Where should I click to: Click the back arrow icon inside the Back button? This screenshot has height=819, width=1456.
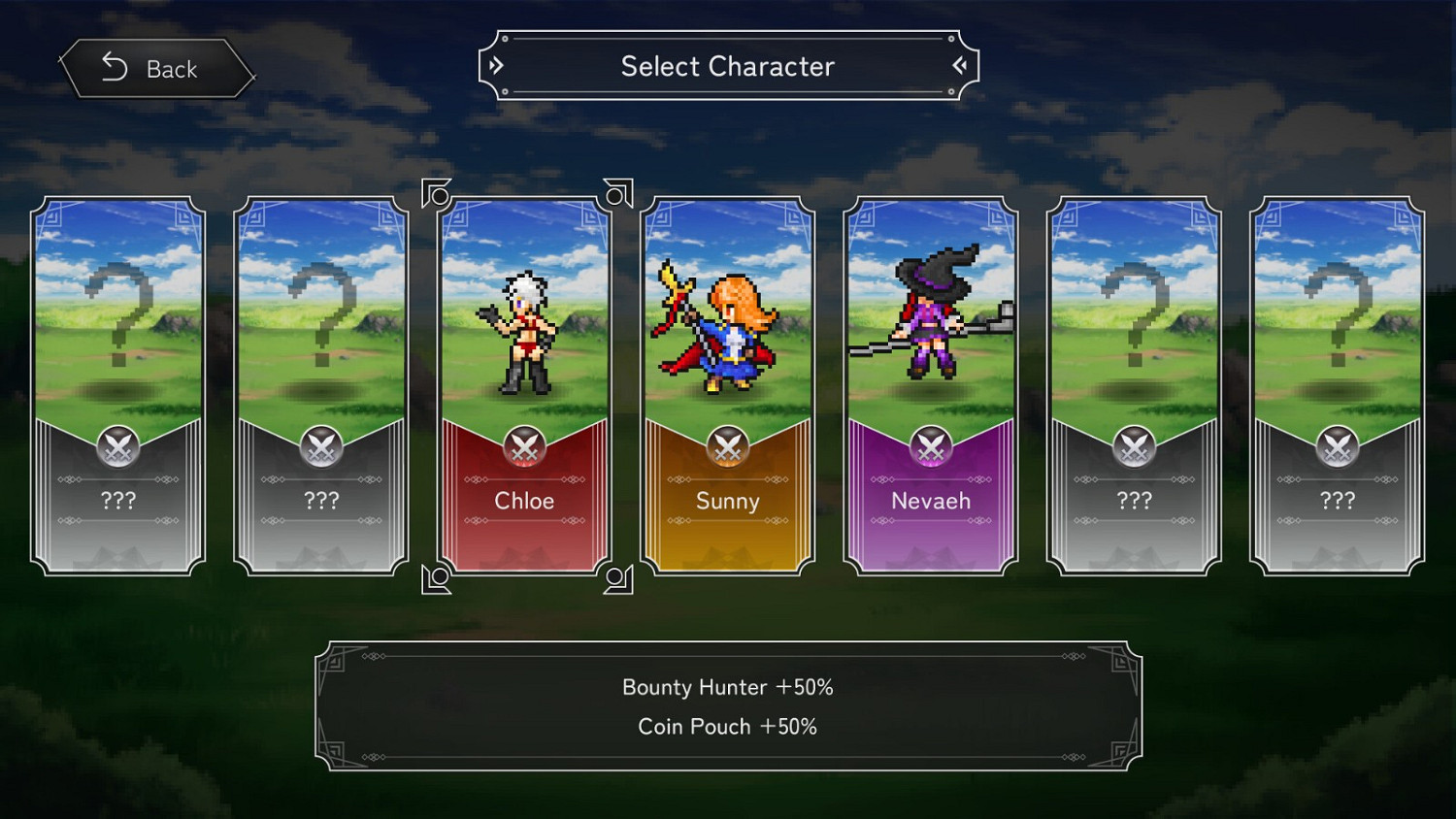coord(114,68)
